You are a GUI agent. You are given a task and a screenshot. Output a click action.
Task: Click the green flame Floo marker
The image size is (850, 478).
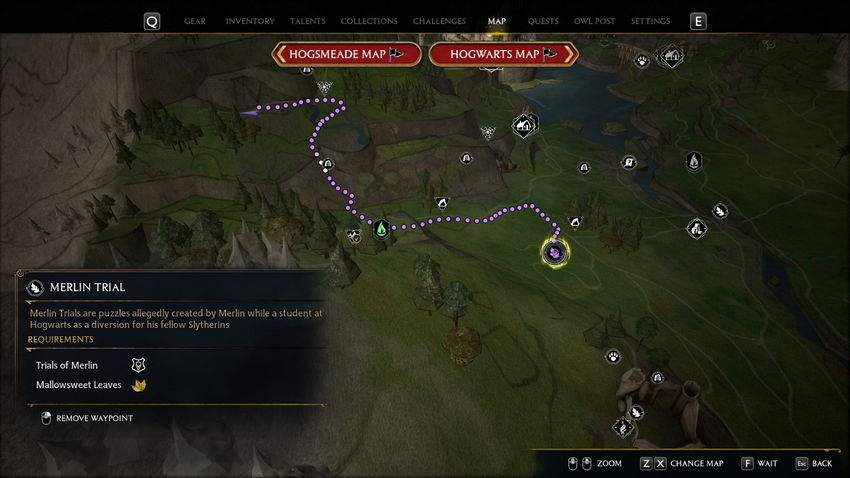[x=381, y=229]
